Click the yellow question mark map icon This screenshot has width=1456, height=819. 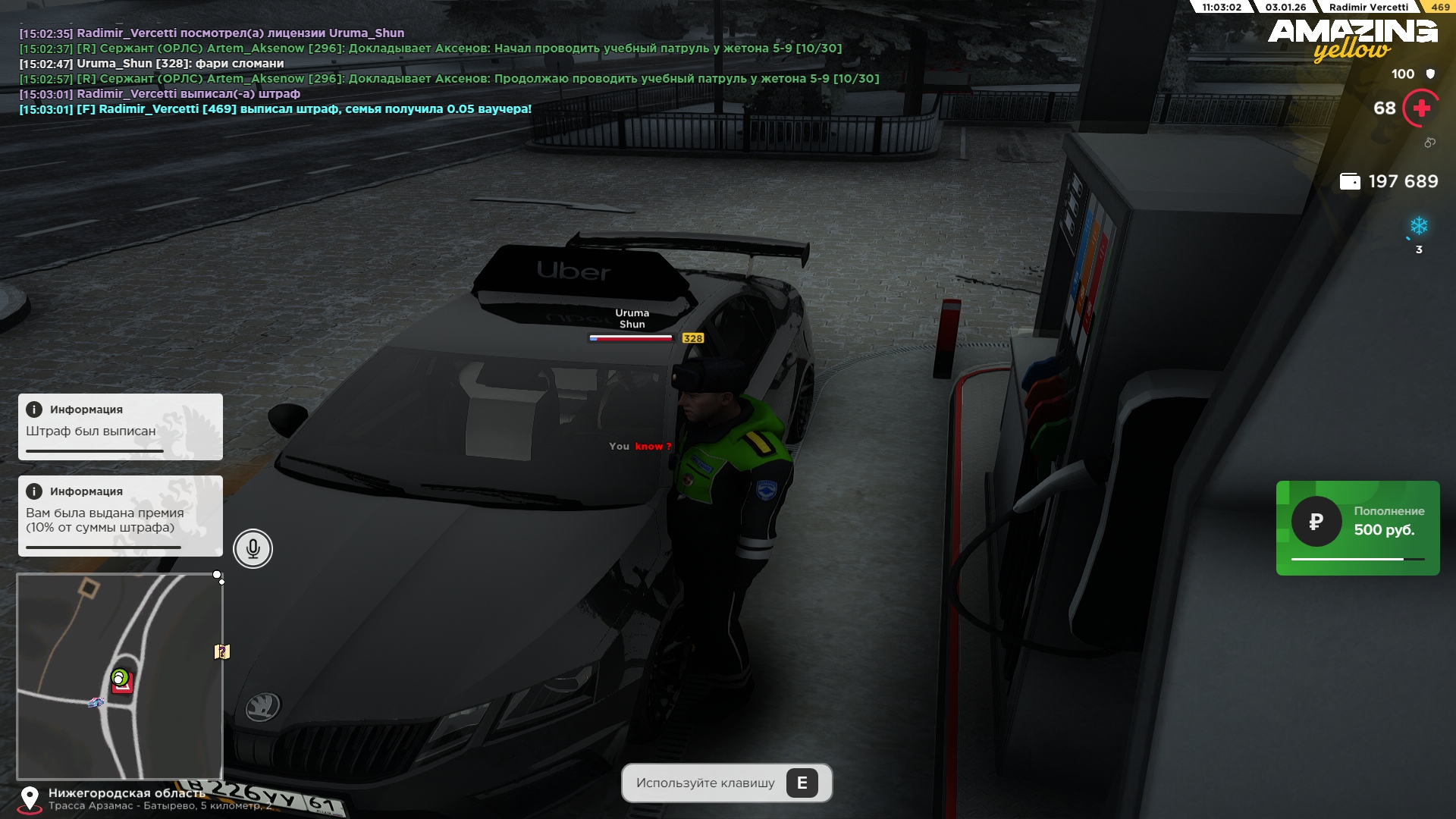221,651
